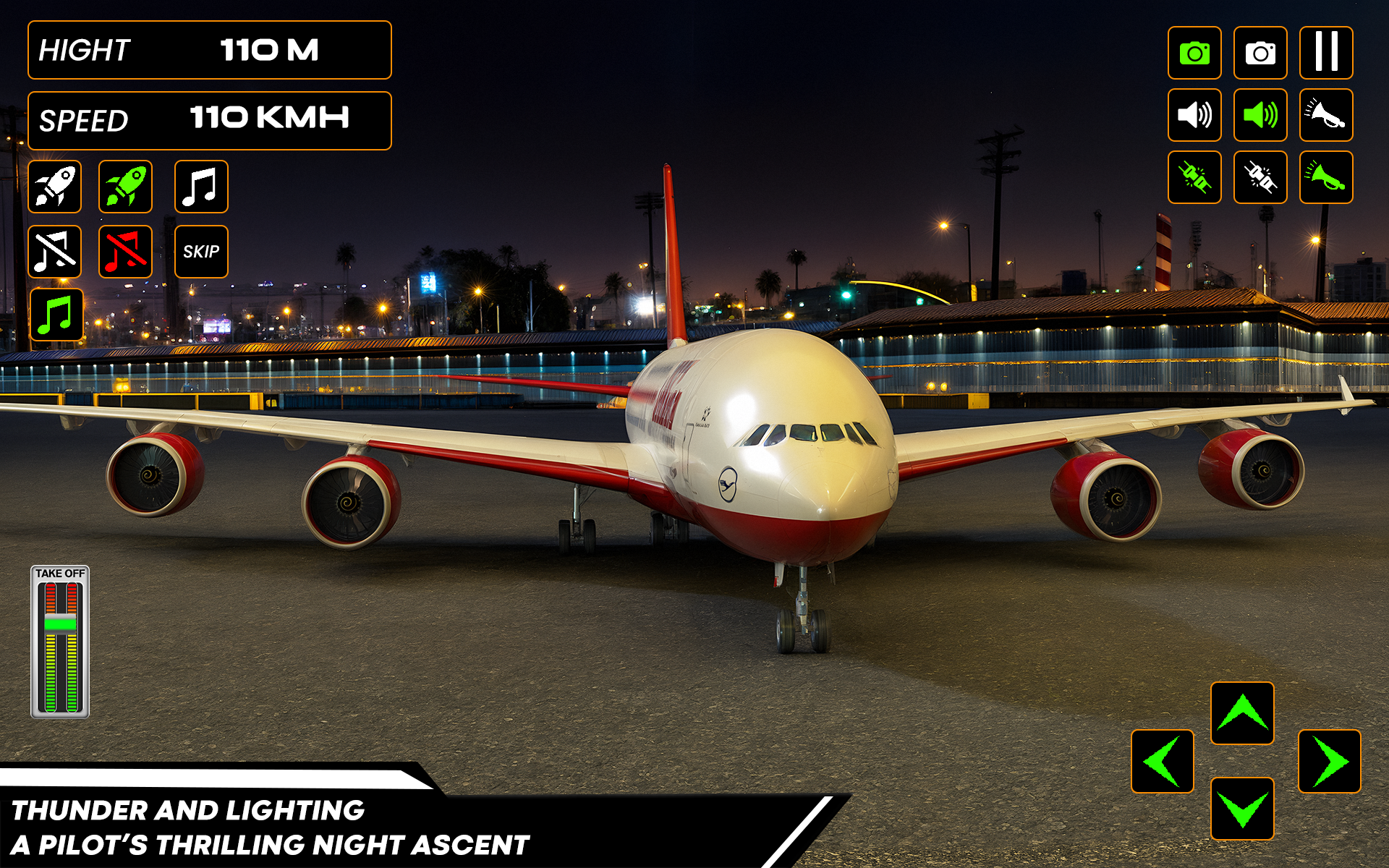Select the white camera view icon
Image resolution: width=1389 pixels, height=868 pixels.
1260,51
